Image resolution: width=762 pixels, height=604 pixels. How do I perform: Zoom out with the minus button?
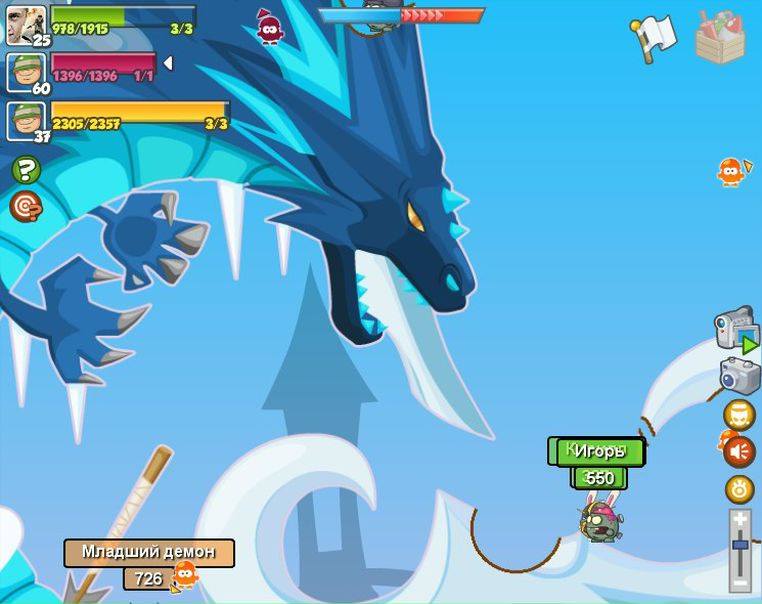pyautogui.click(x=740, y=583)
